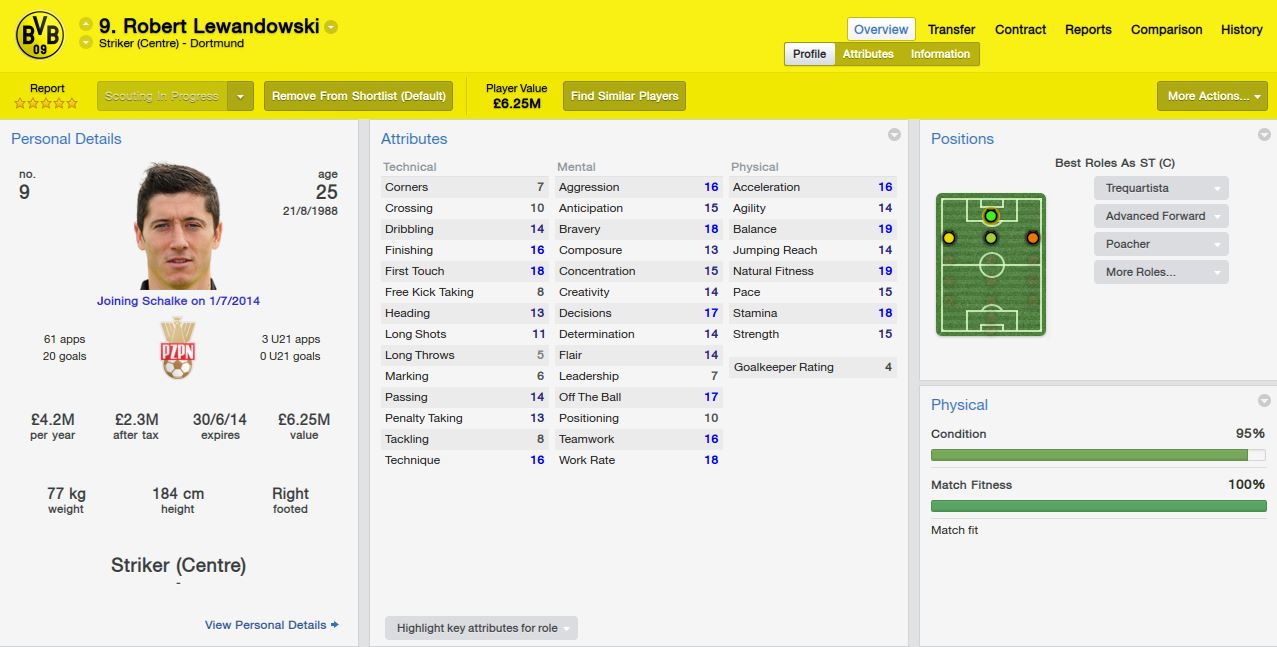Go to the Comparison view

pos(1166,29)
